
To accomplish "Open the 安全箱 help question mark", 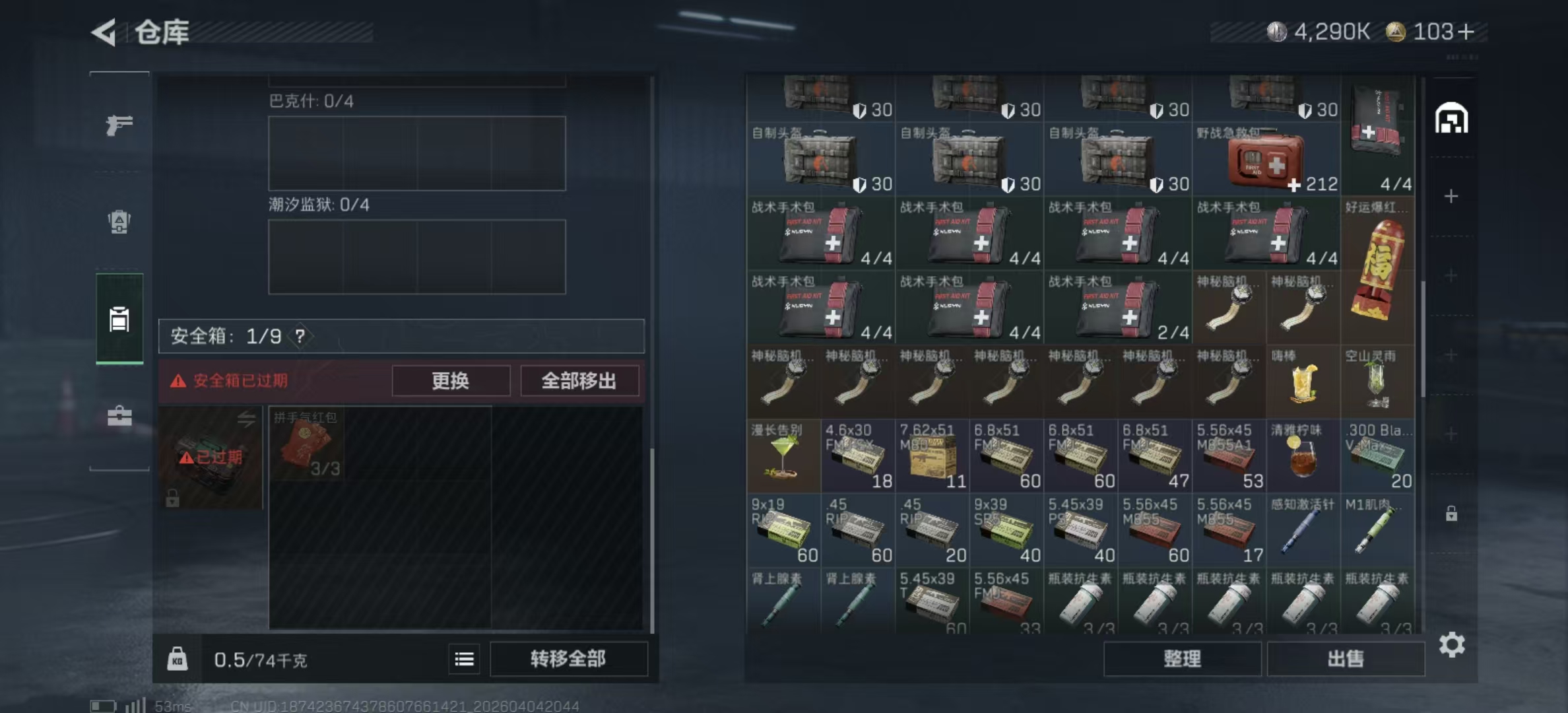I will [x=301, y=336].
